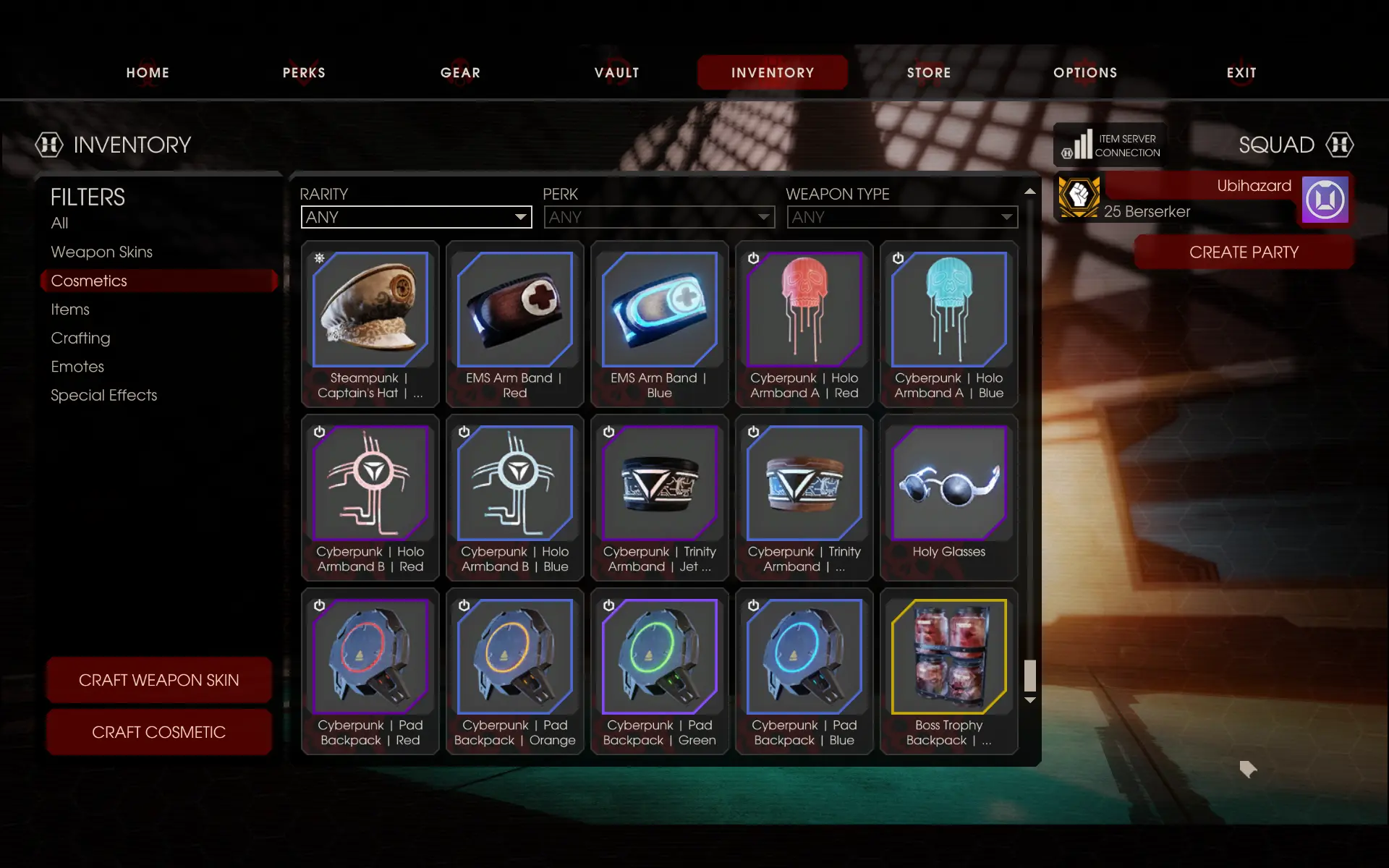Create a party with the Create Party button

tap(1244, 252)
